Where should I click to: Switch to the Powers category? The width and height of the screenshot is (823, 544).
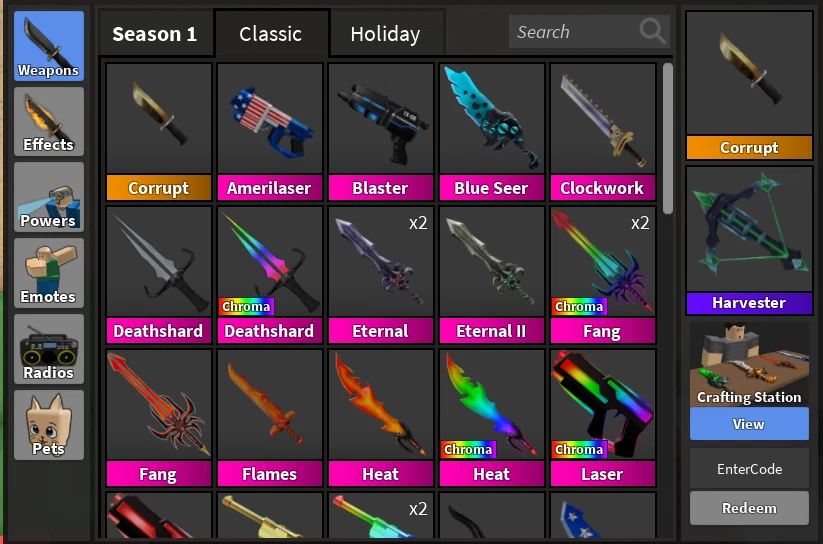coord(49,198)
